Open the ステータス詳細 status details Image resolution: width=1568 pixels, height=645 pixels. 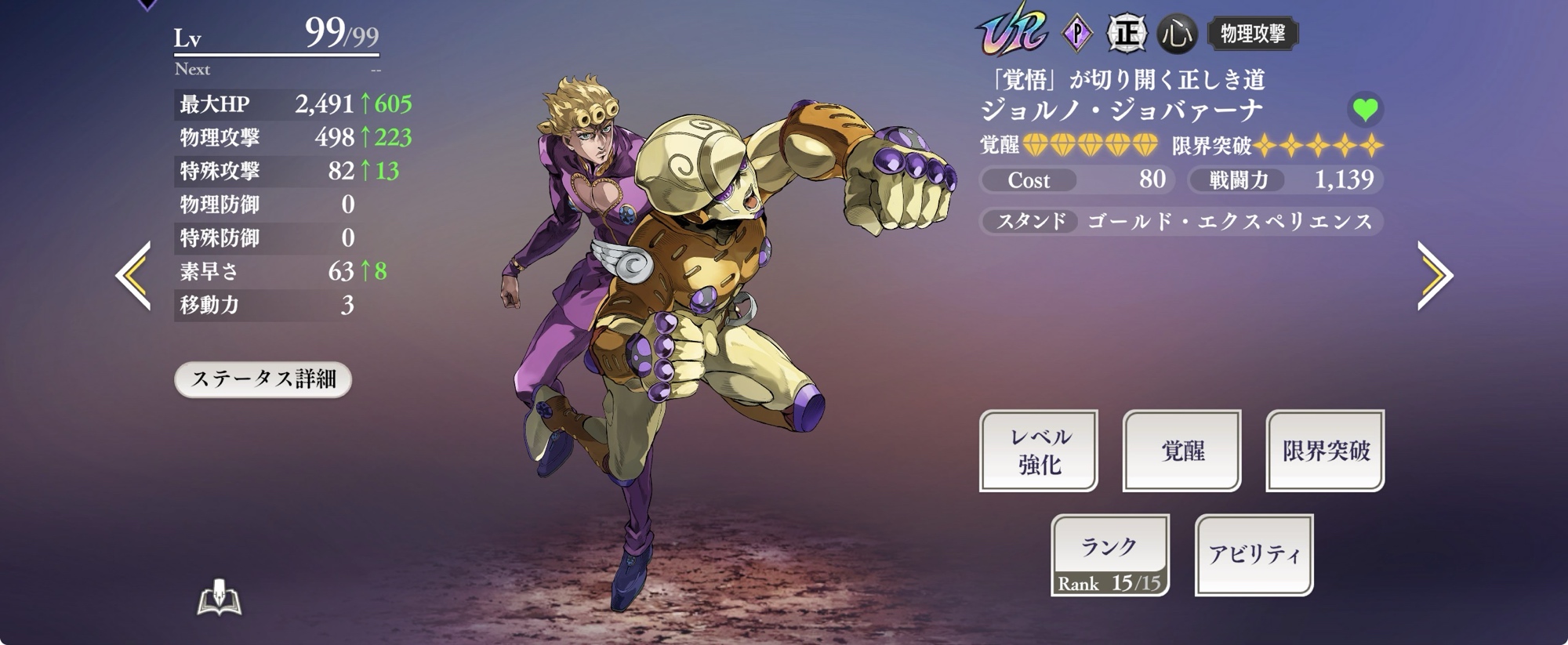tap(263, 379)
